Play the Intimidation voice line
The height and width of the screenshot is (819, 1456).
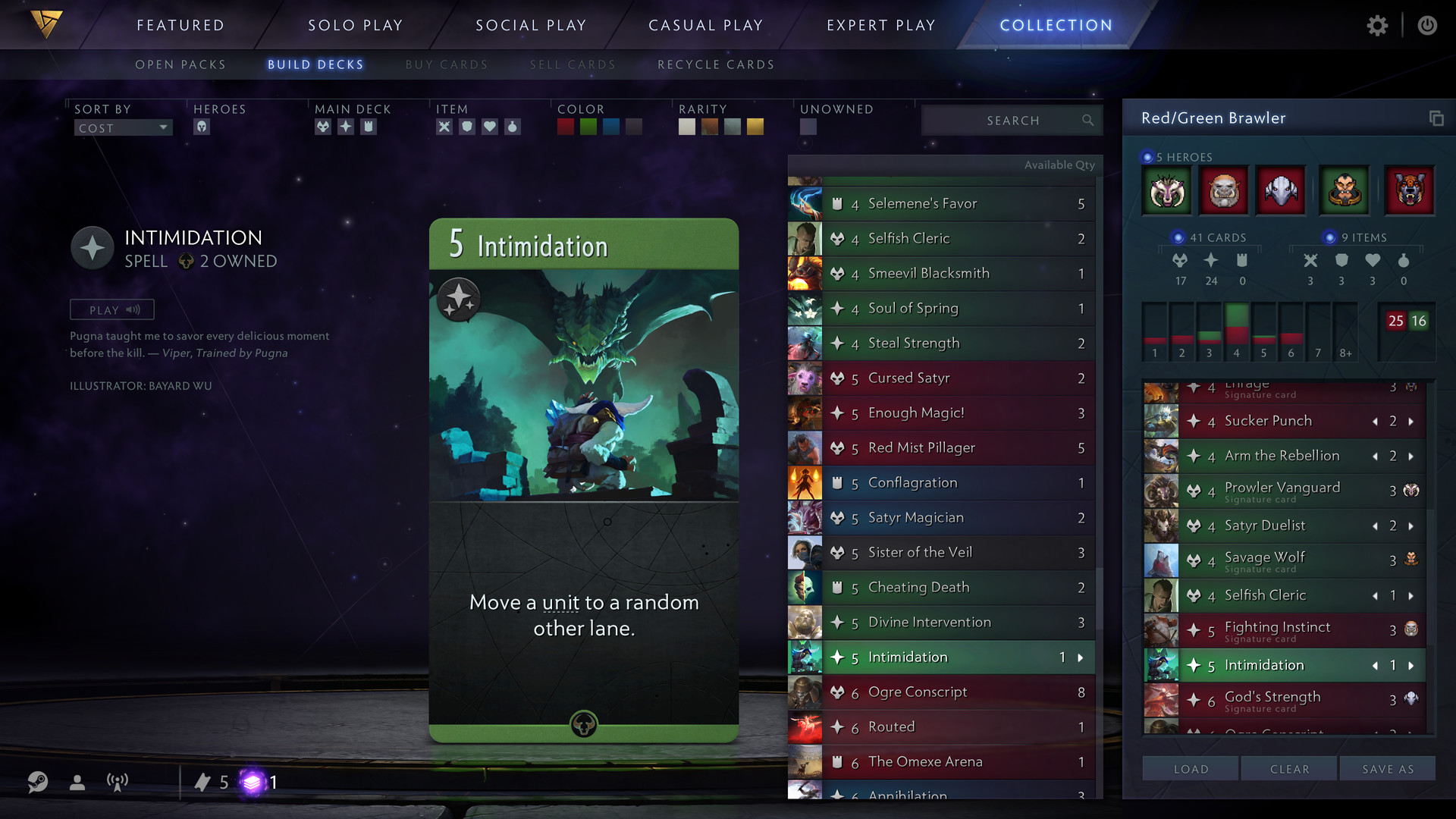pyautogui.click(x=111, y=309)
